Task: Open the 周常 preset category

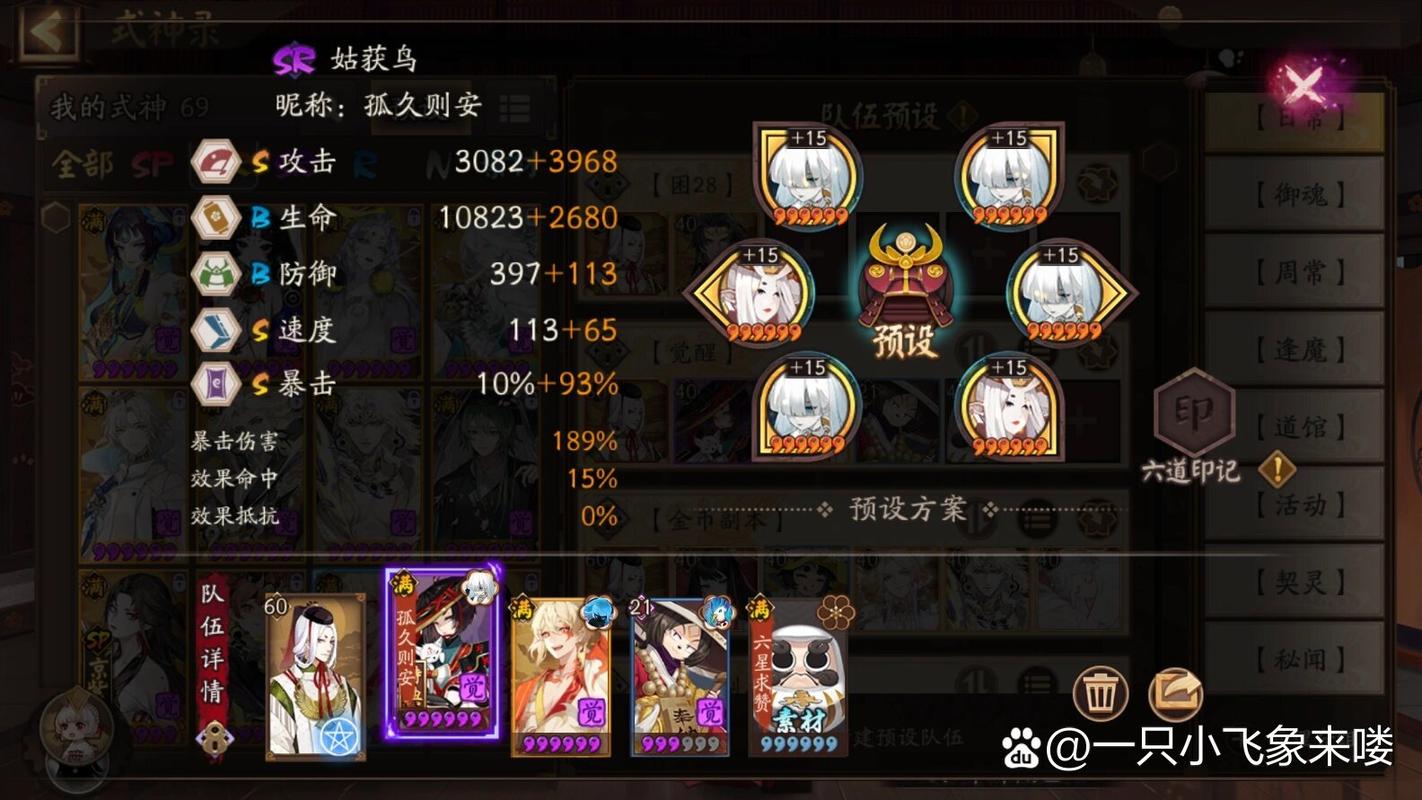Action: coord(1296,272)
